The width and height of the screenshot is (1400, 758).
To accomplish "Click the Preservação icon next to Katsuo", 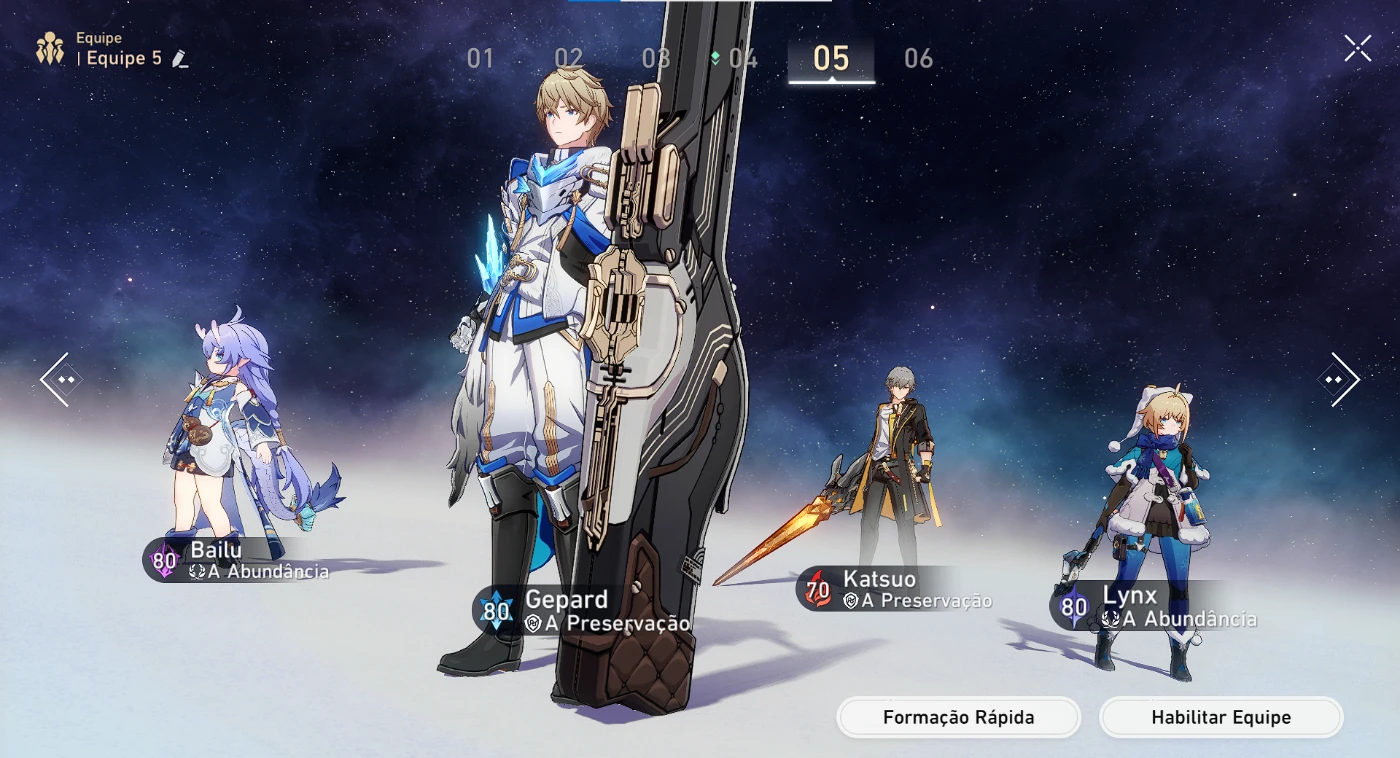I will pyautogui.click(x=853, y=600).
